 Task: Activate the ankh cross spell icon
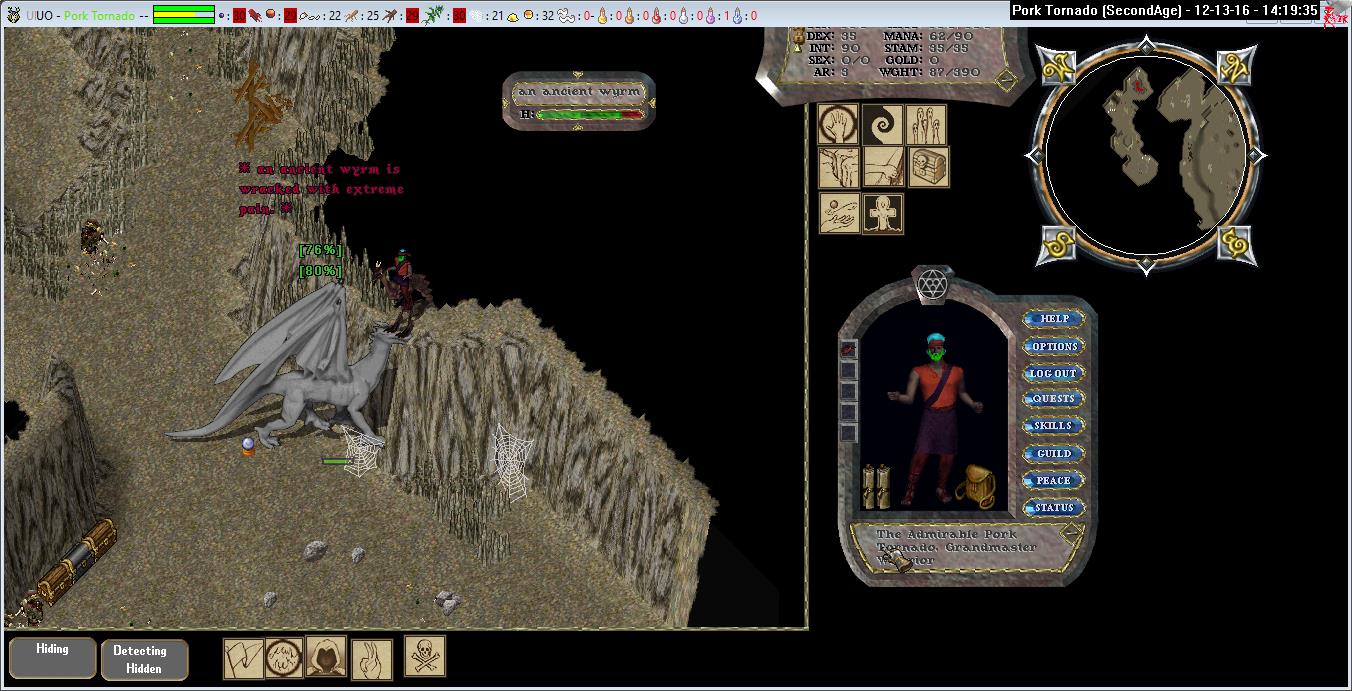point(883,213)
